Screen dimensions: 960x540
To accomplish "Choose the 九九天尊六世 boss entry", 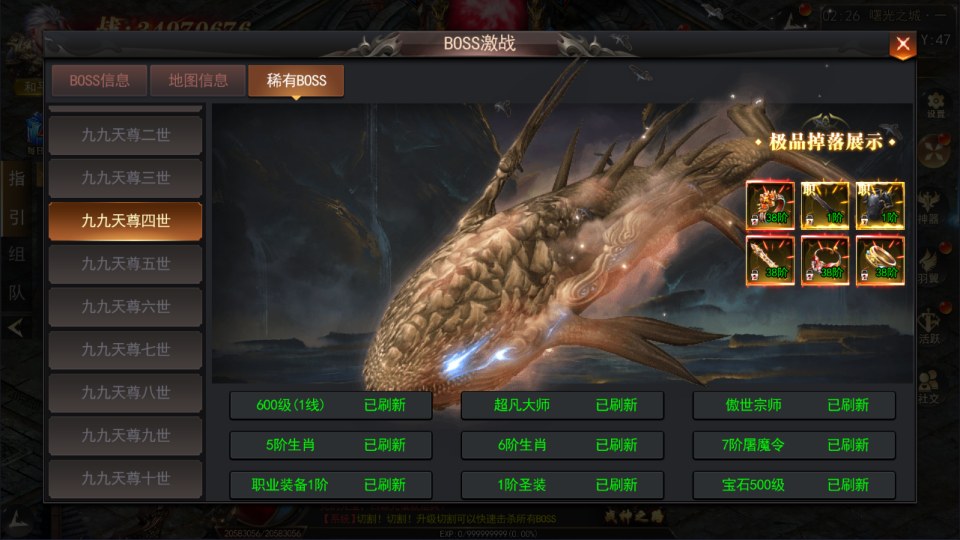I will point(125,307).
